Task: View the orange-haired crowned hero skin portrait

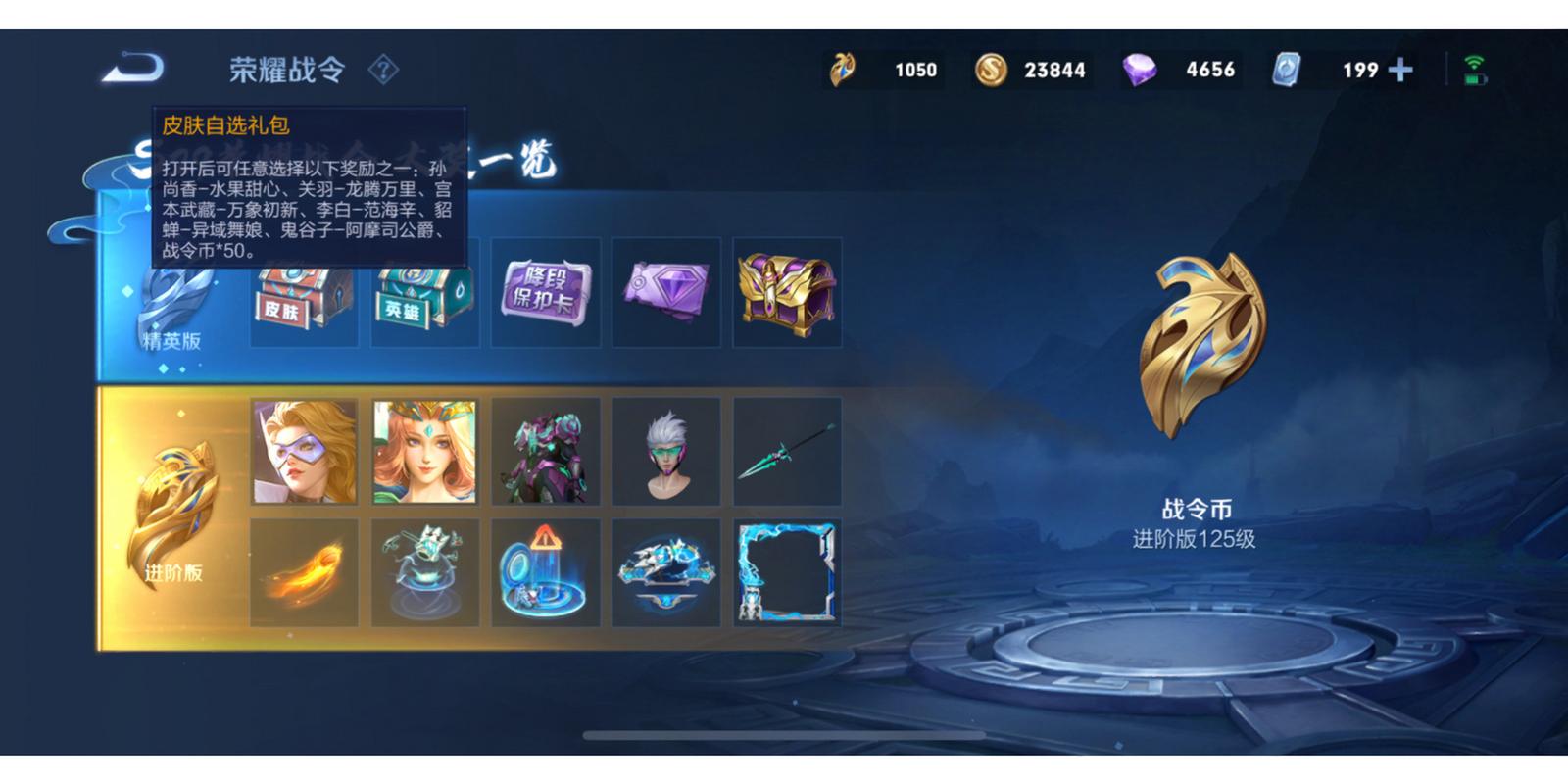Action: tap(424, 452)
